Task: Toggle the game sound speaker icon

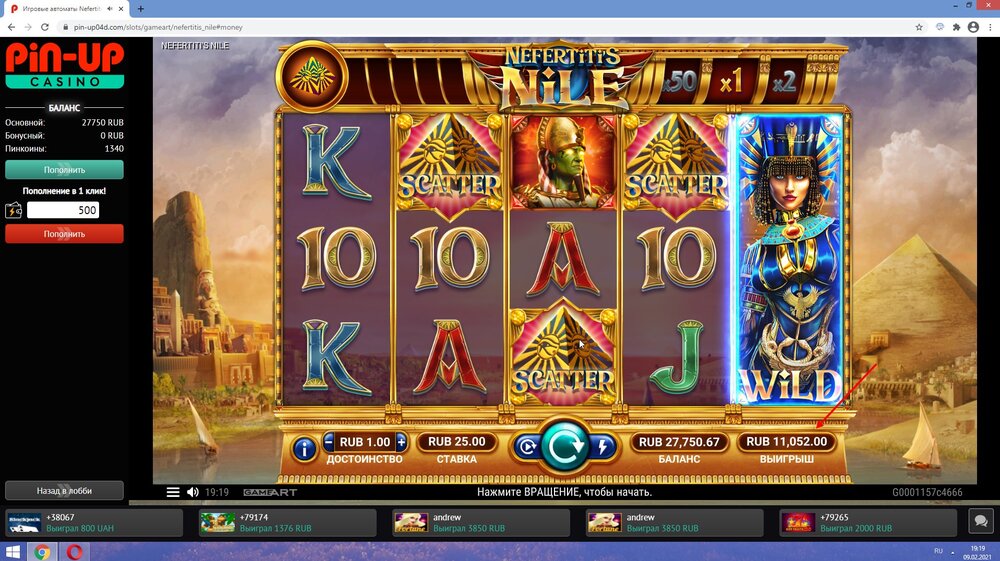Action: point(193,492)
